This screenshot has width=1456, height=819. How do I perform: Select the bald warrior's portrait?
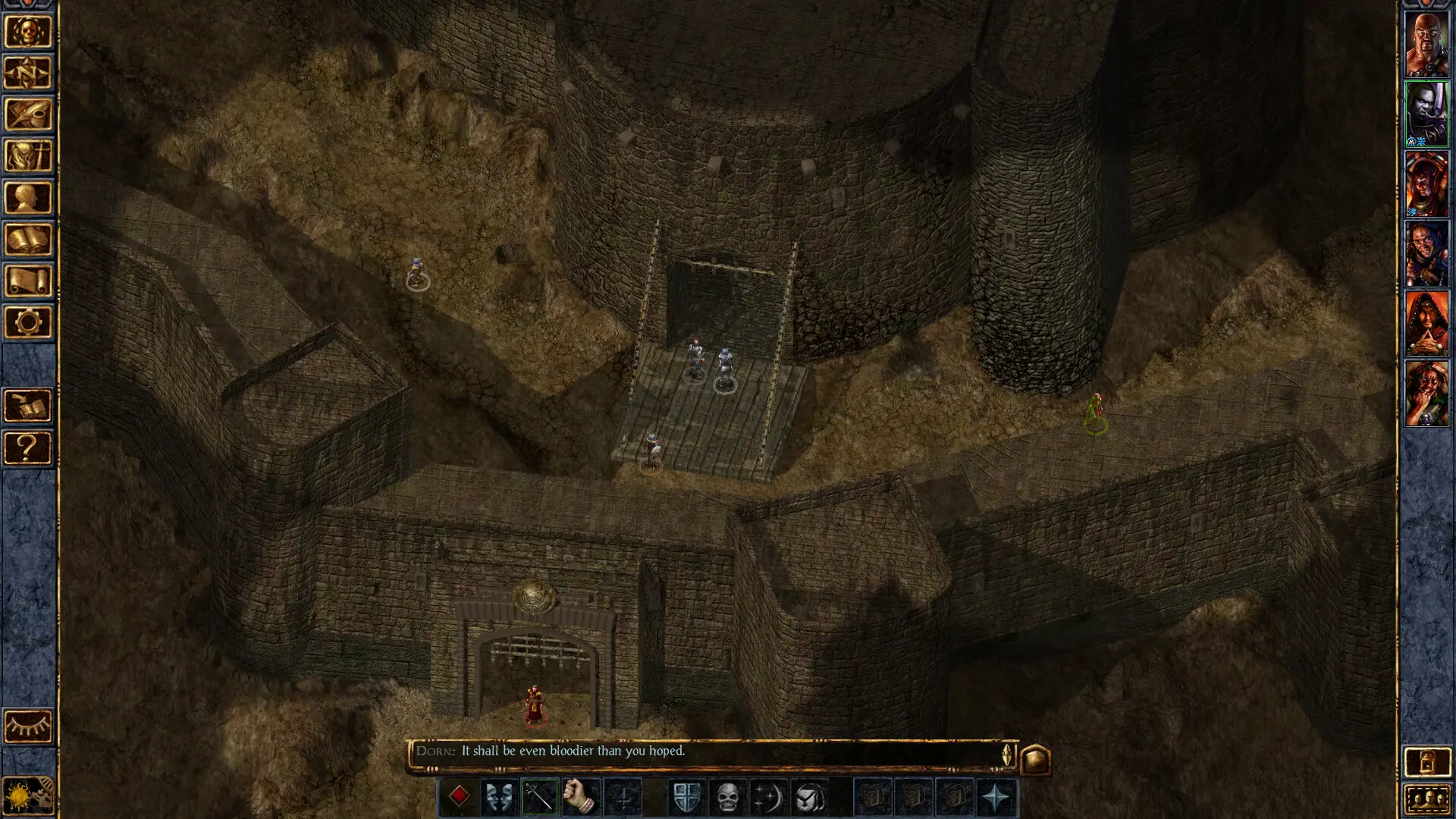coord(1426,44)
